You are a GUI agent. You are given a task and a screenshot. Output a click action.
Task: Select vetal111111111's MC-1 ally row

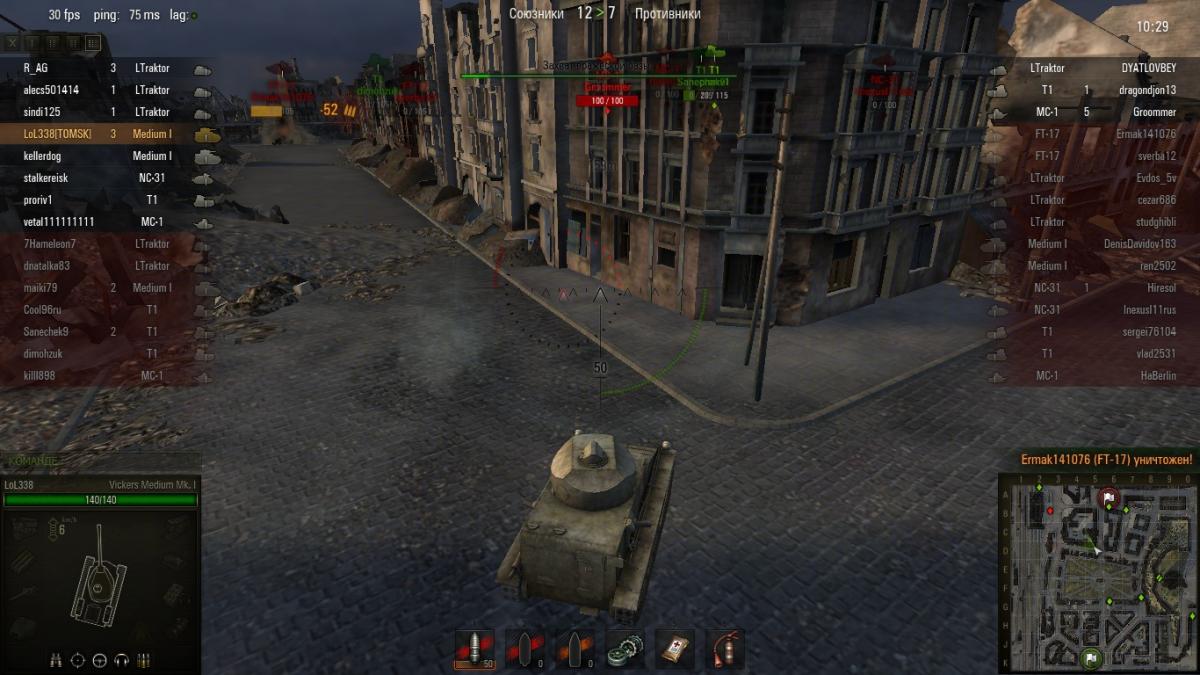pos(100,222)
